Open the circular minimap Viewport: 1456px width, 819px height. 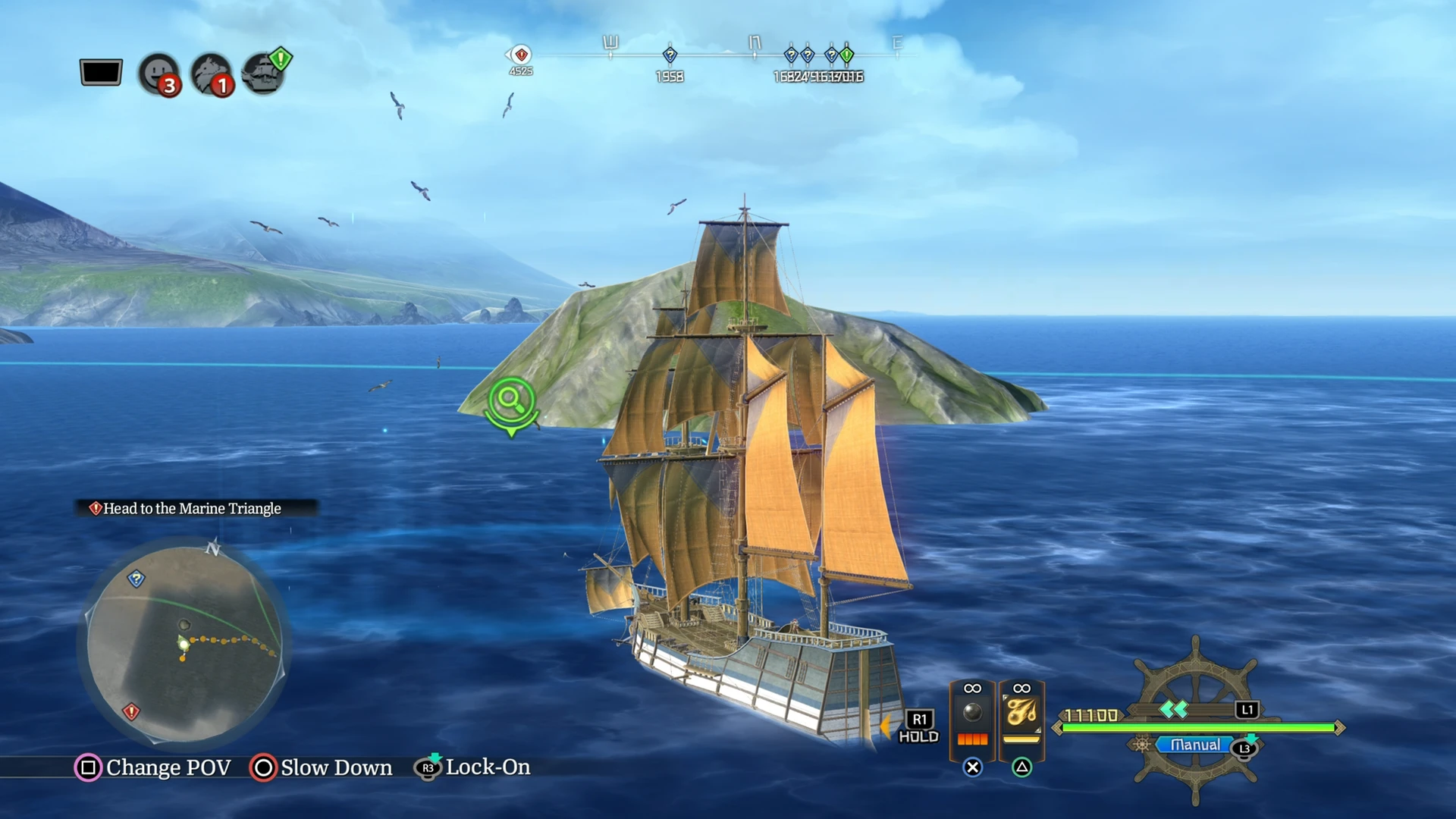coord(184,643)
